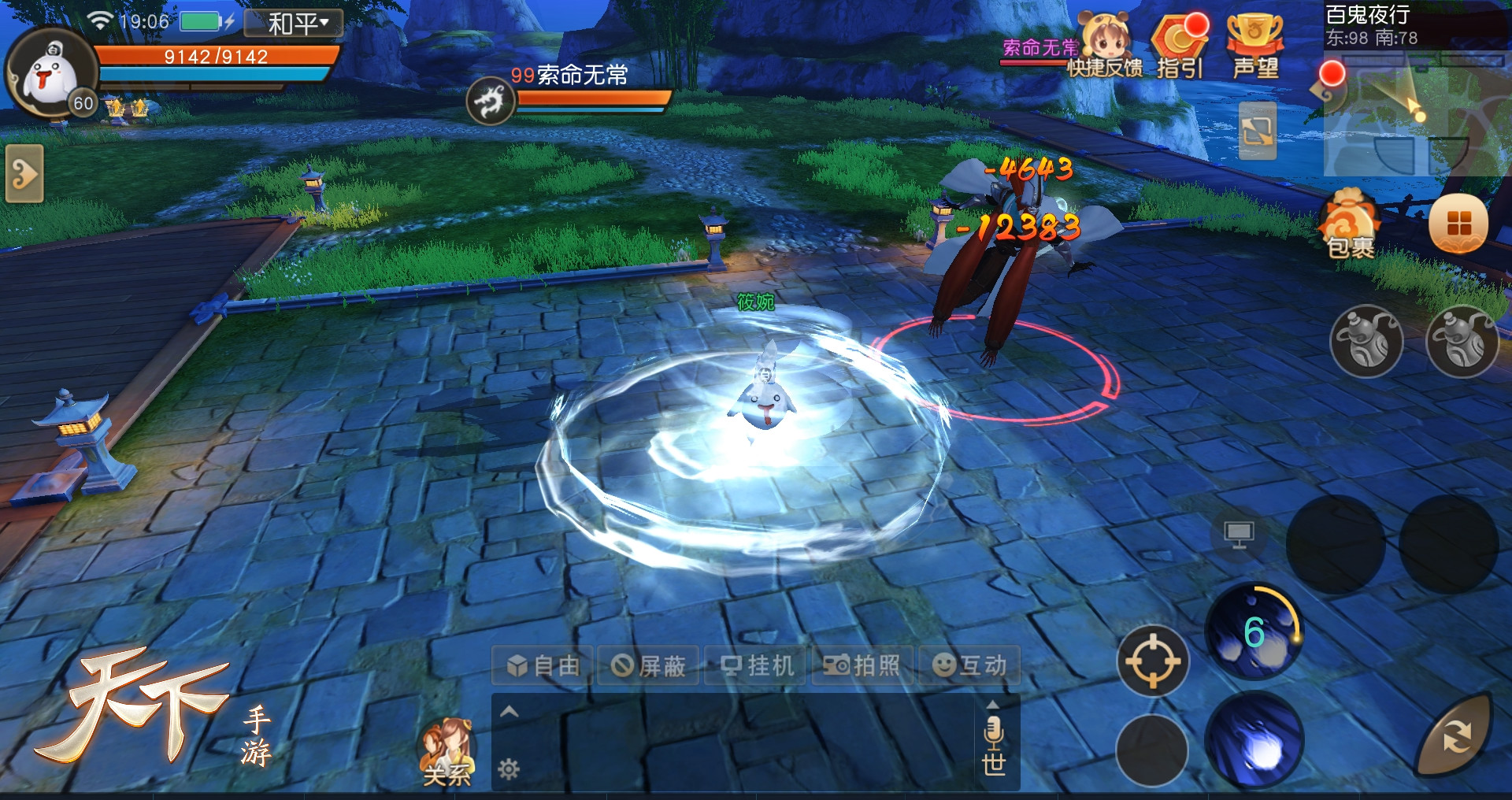Viewport: 1512px width, 800px height.
Task: Expand the arrow tab on left edge
Action: pos(24,173)
